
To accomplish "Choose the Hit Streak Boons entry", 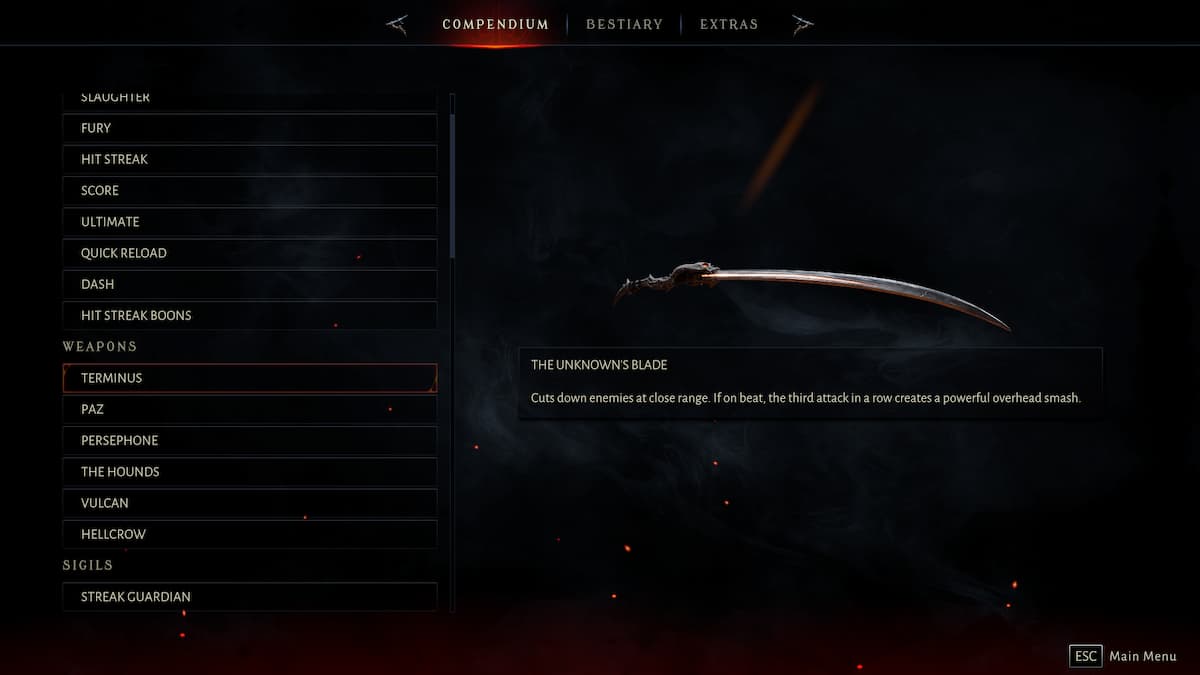I will tap(249, 315).
